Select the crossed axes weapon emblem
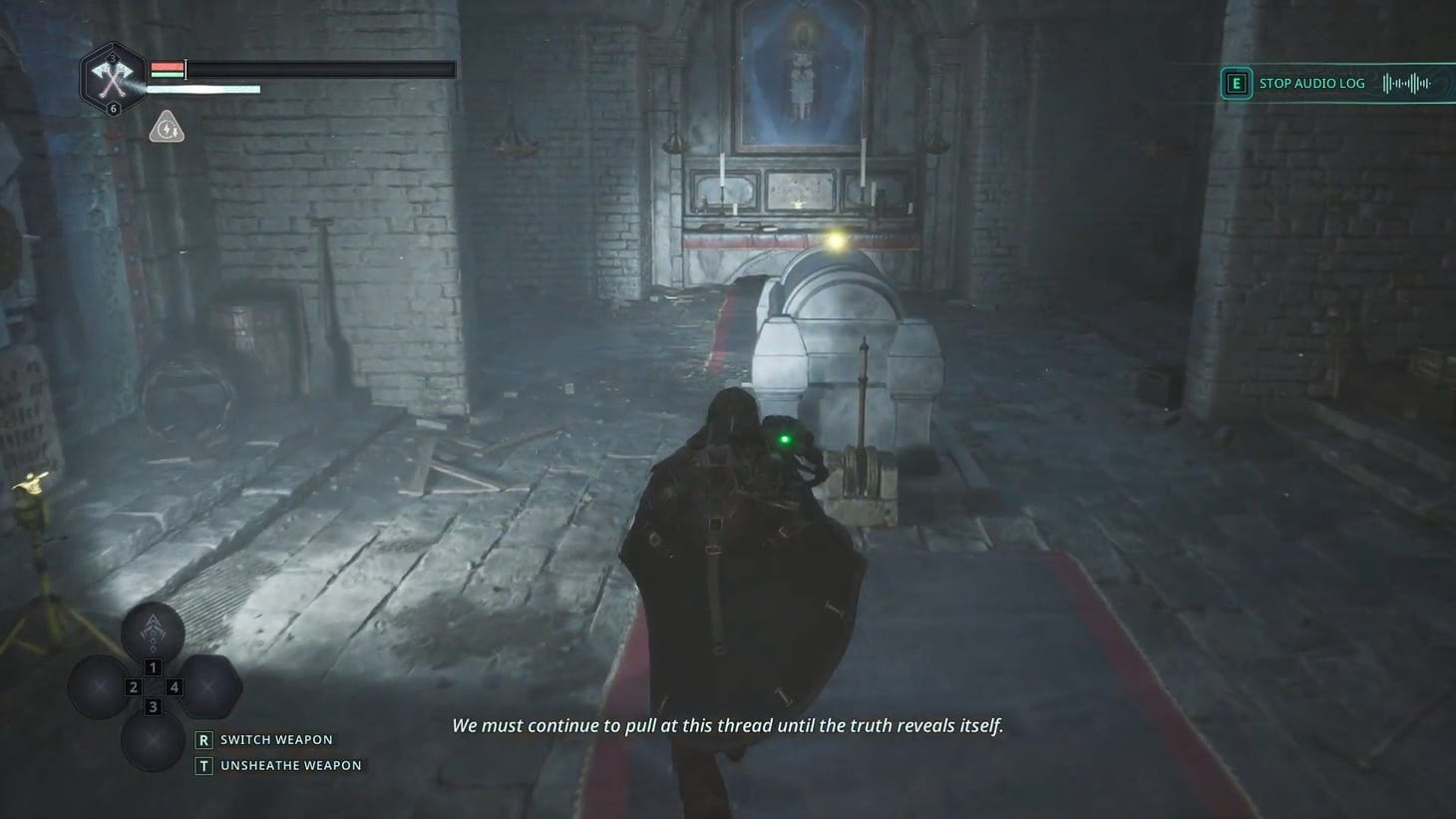The width and height of the screenshot is (1456, 819). pos(112,78)
